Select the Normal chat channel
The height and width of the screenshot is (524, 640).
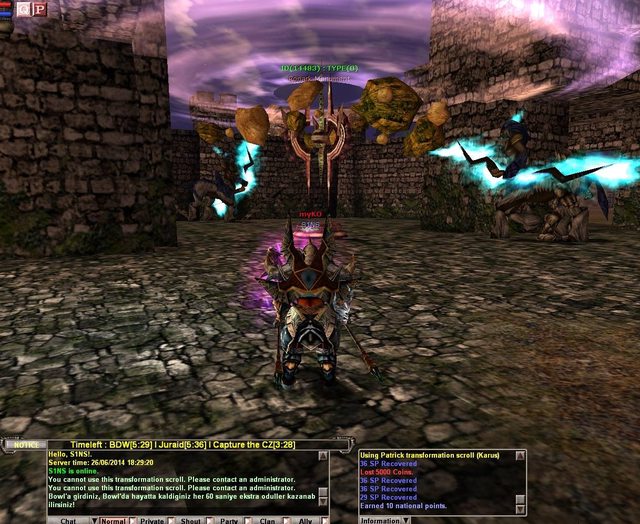(111, 519)
